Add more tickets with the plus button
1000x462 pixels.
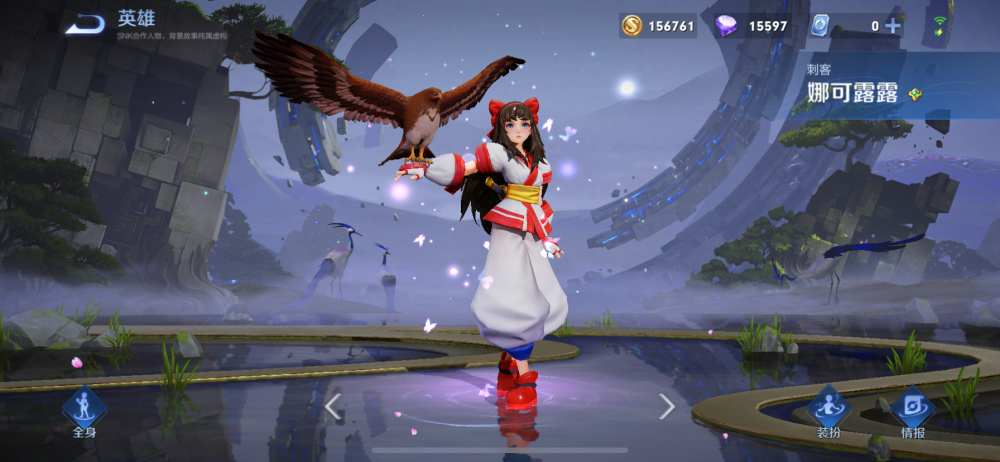tap(893, 26)
